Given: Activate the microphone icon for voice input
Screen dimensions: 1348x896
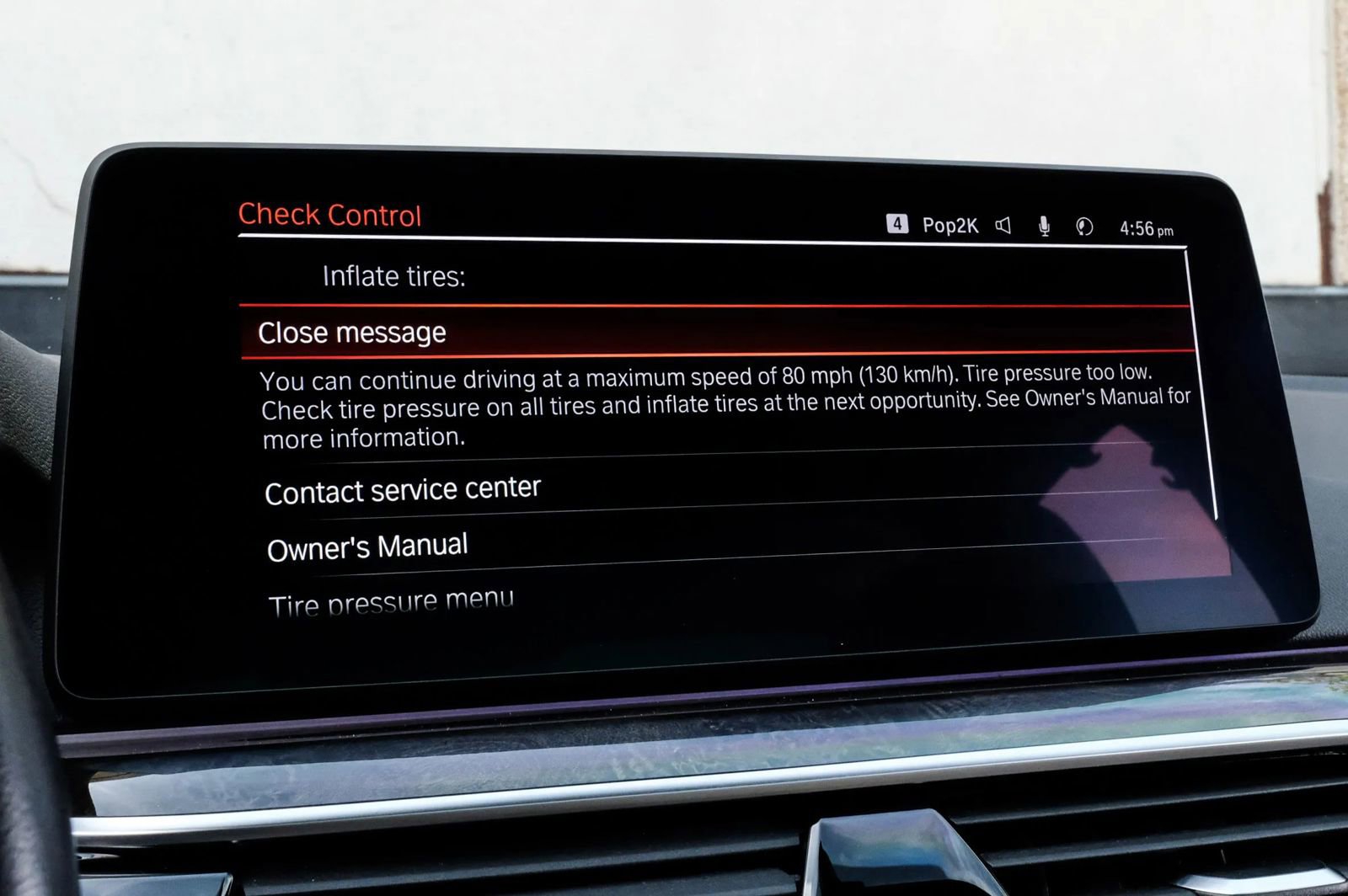Looking at the screenshot, I should 1045,225.
